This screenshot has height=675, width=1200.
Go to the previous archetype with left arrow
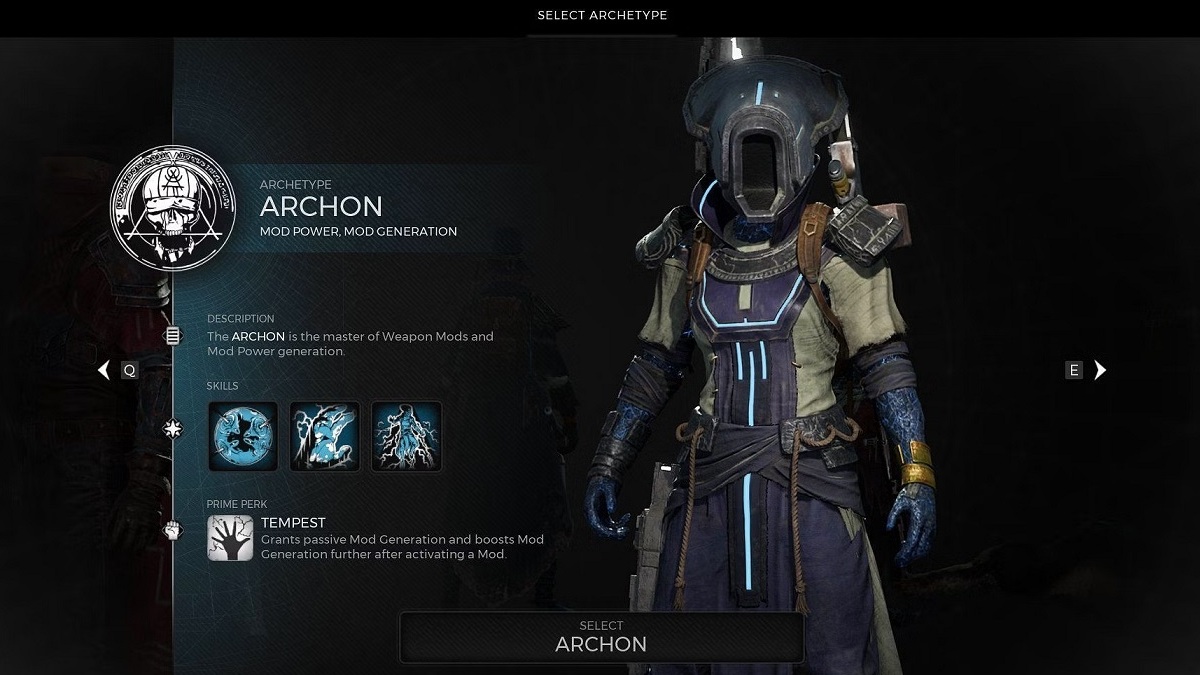point(104,370)
